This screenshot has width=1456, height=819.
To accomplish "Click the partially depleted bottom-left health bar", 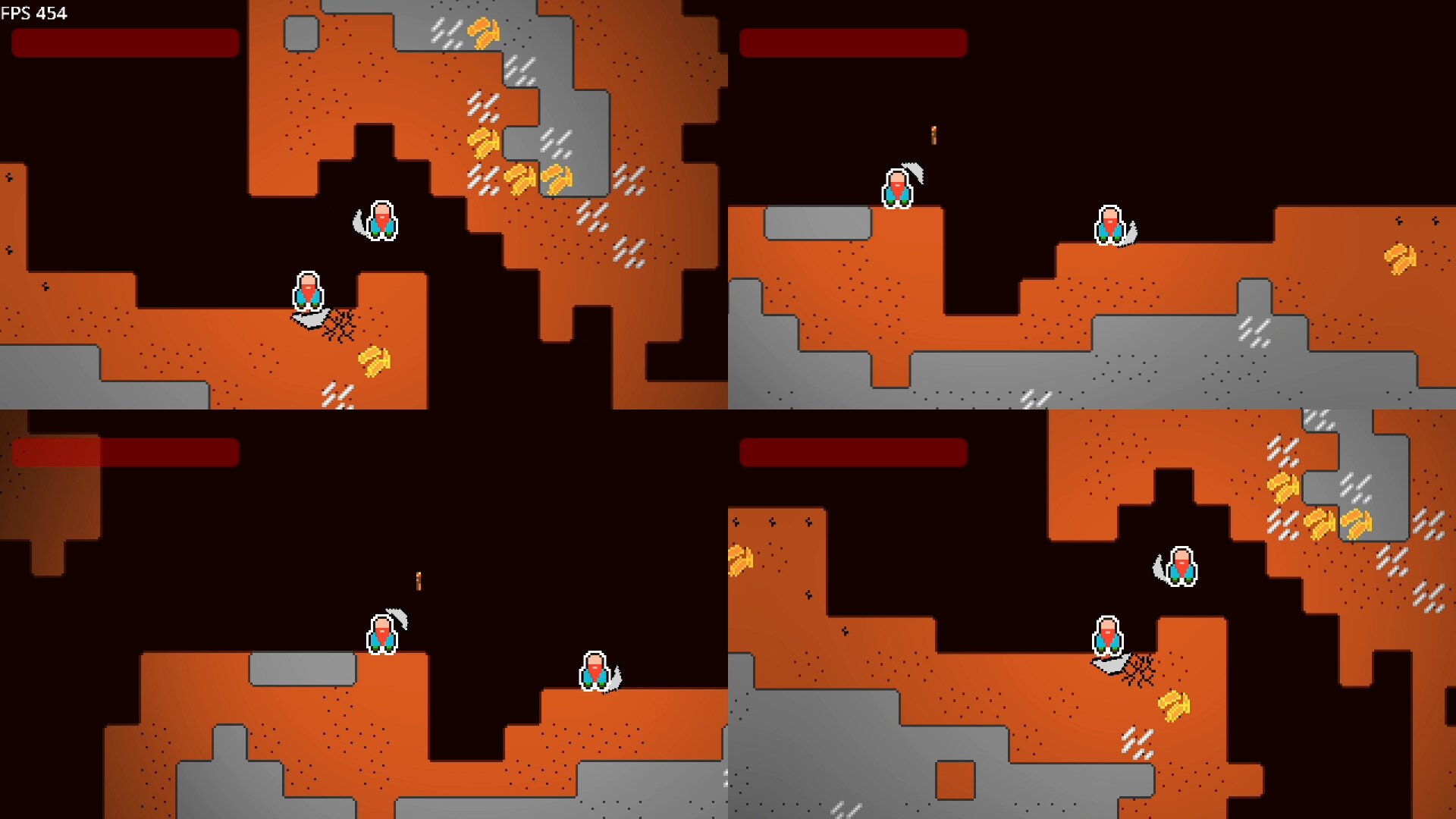I will coord(124,453).
